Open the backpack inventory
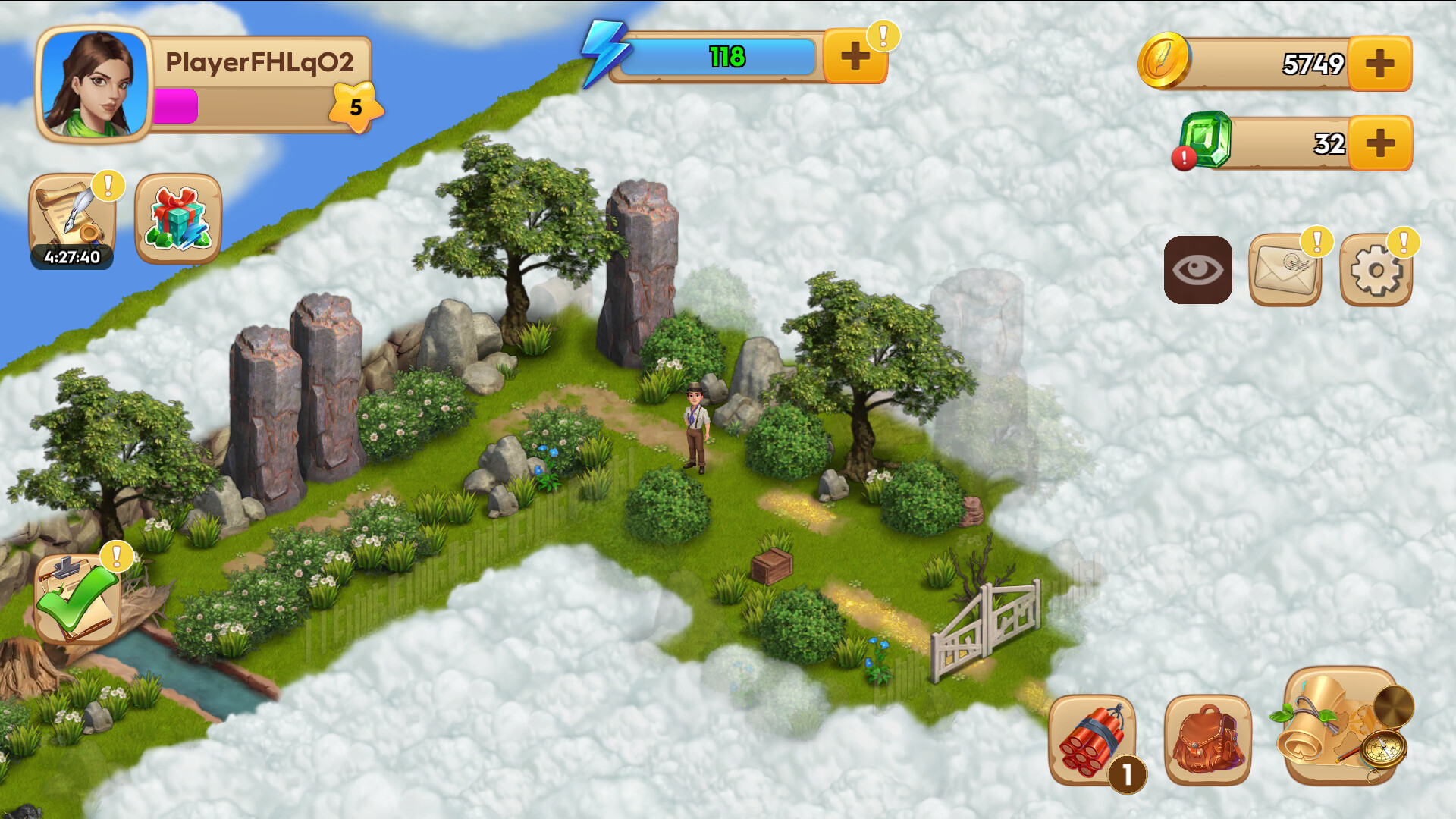Viewport: 1456px width, 819px height. point(1206,739)
